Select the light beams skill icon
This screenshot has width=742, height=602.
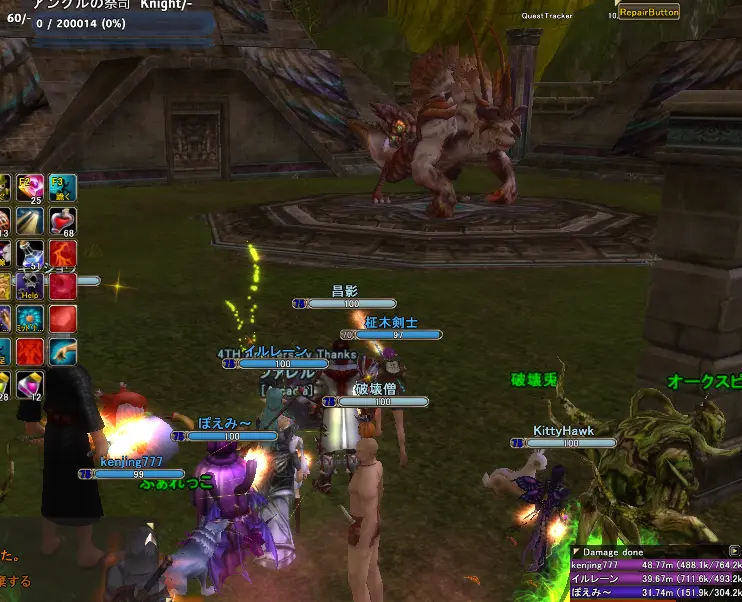[x=31, y=221]
